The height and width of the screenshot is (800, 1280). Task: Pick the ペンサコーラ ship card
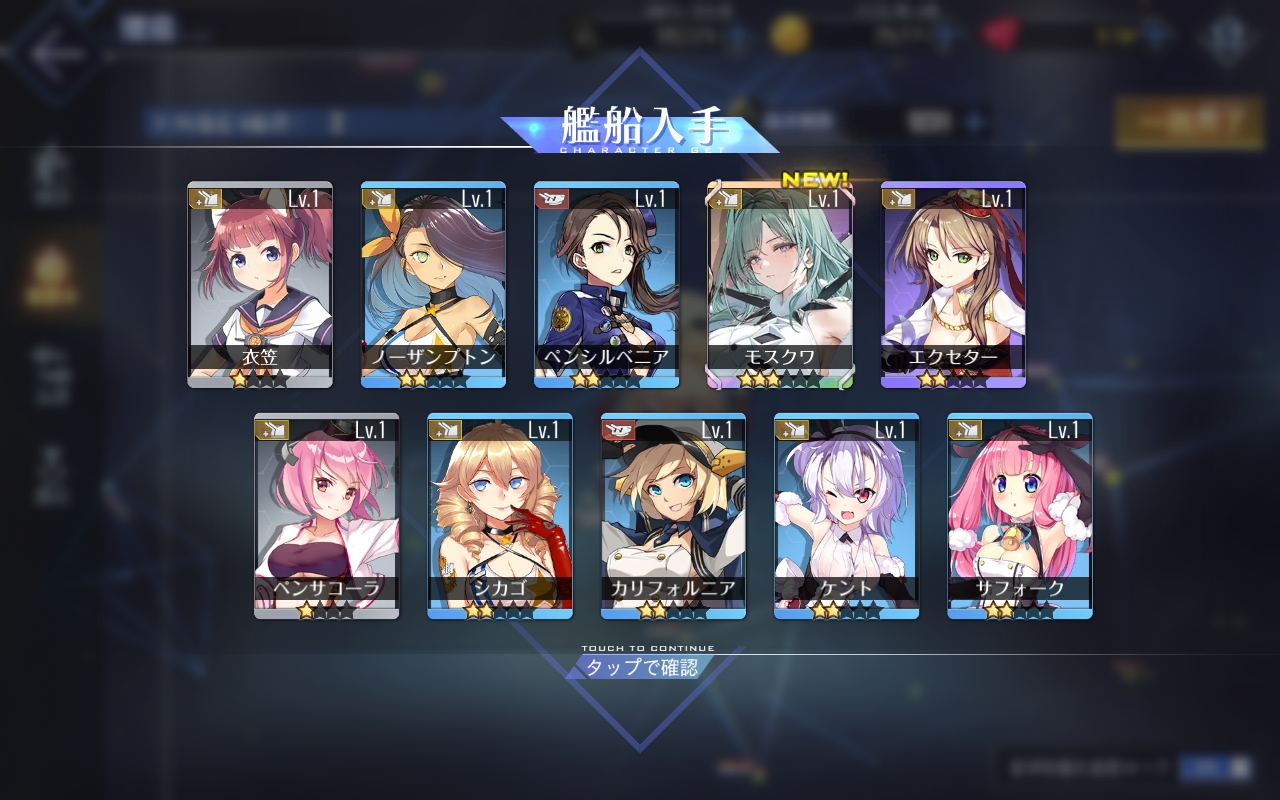[326, 516]
